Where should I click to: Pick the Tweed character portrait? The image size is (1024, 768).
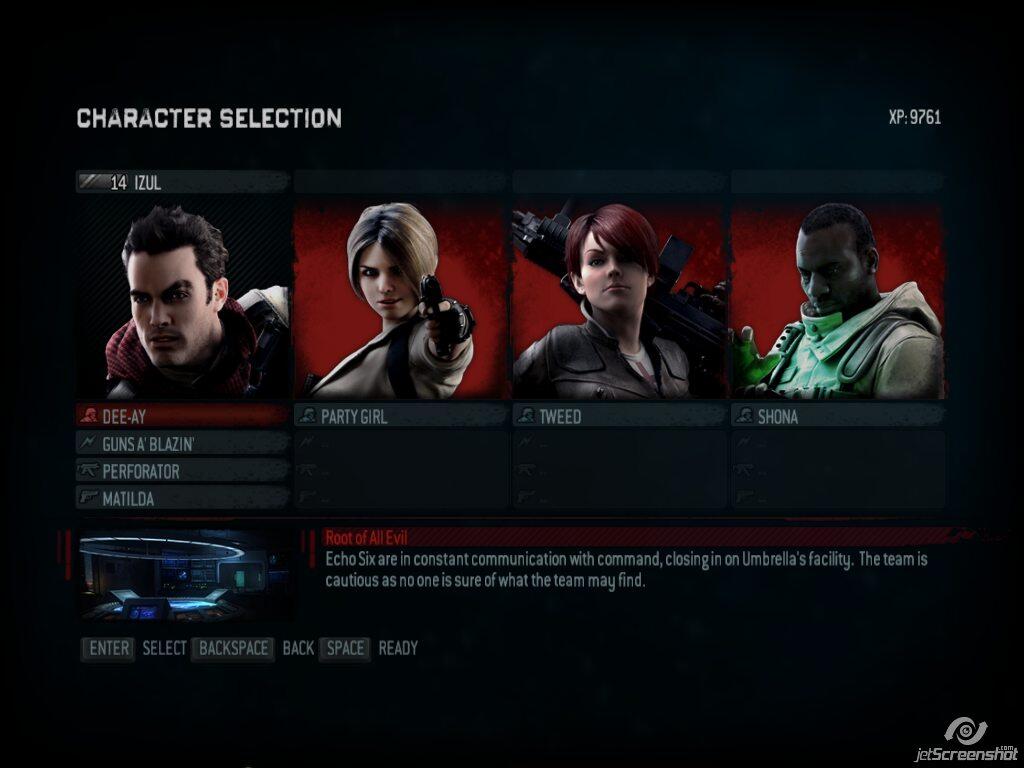(619, 298)
